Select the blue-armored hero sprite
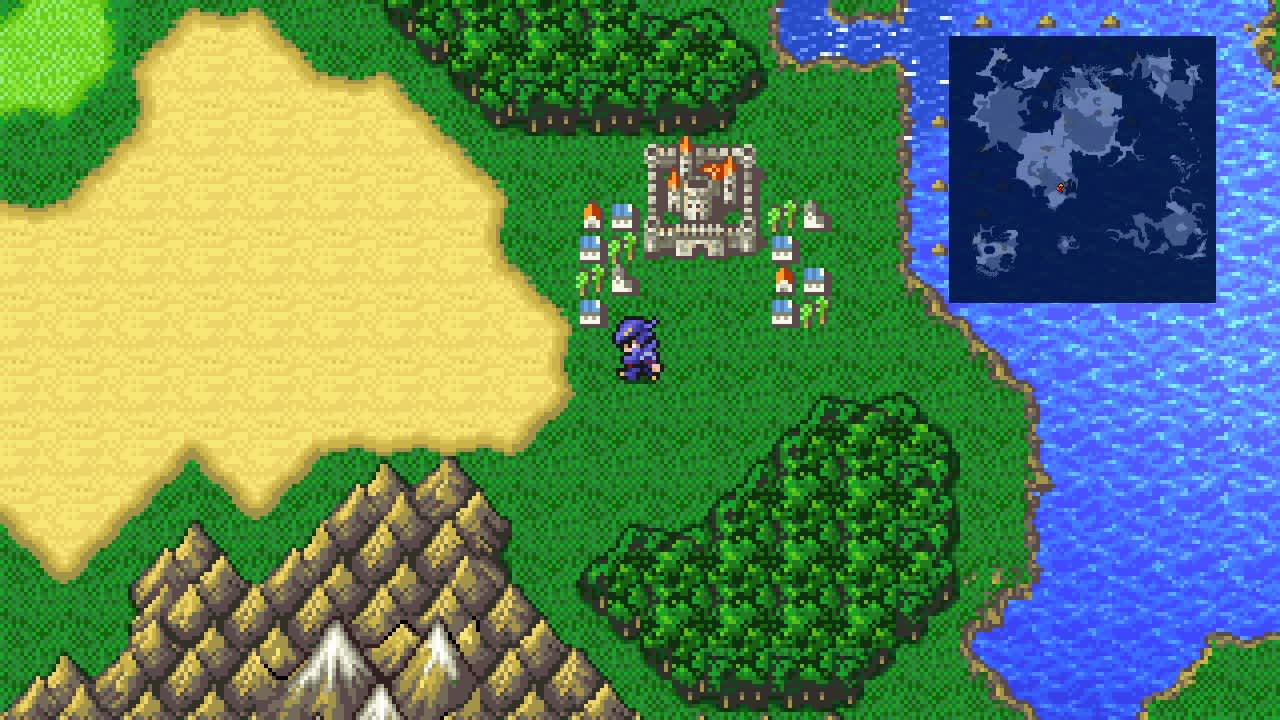Screen dimensions: 1280x720 tap(635, 350)
